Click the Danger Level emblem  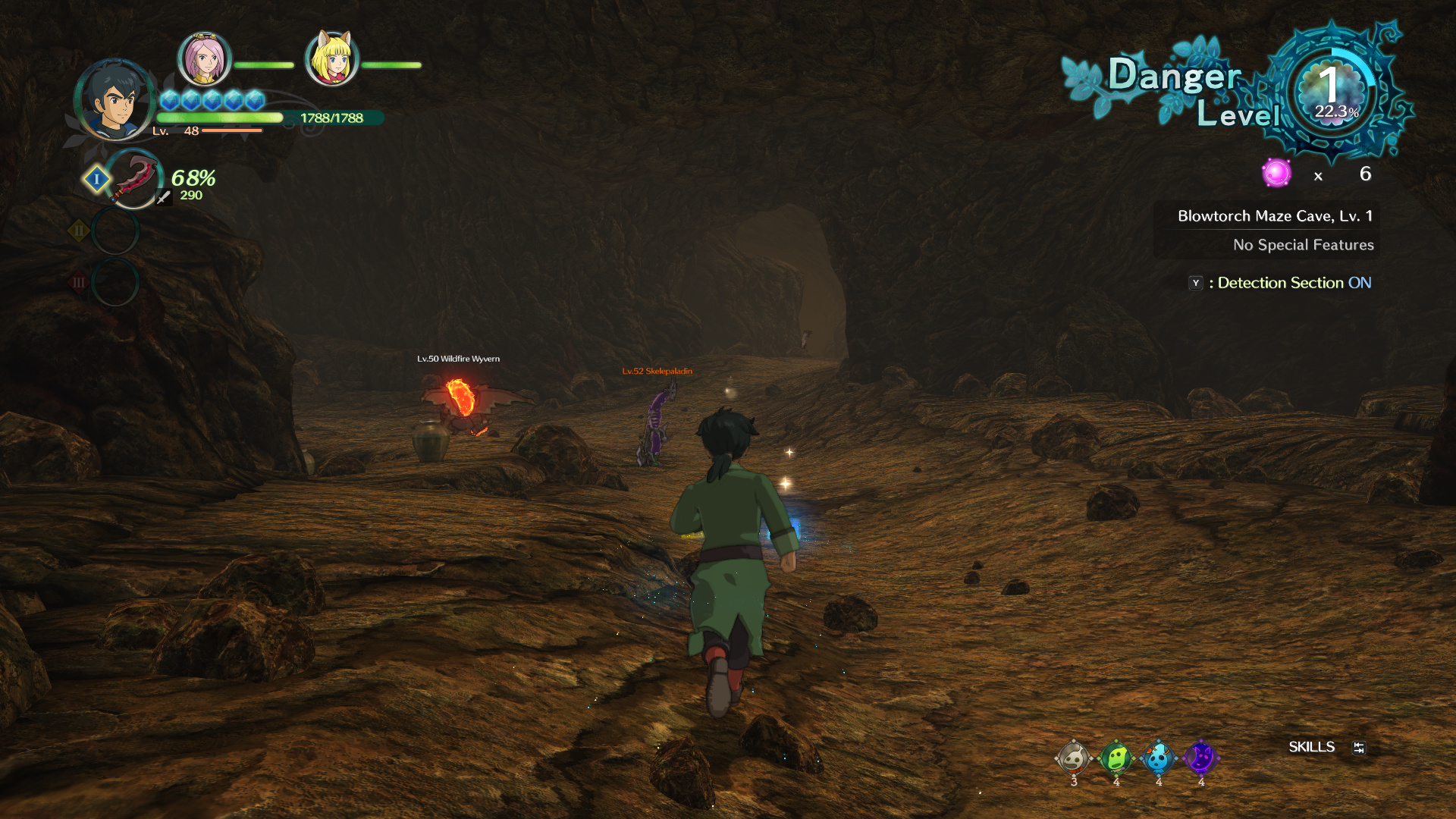click(x=1332, y=93)
